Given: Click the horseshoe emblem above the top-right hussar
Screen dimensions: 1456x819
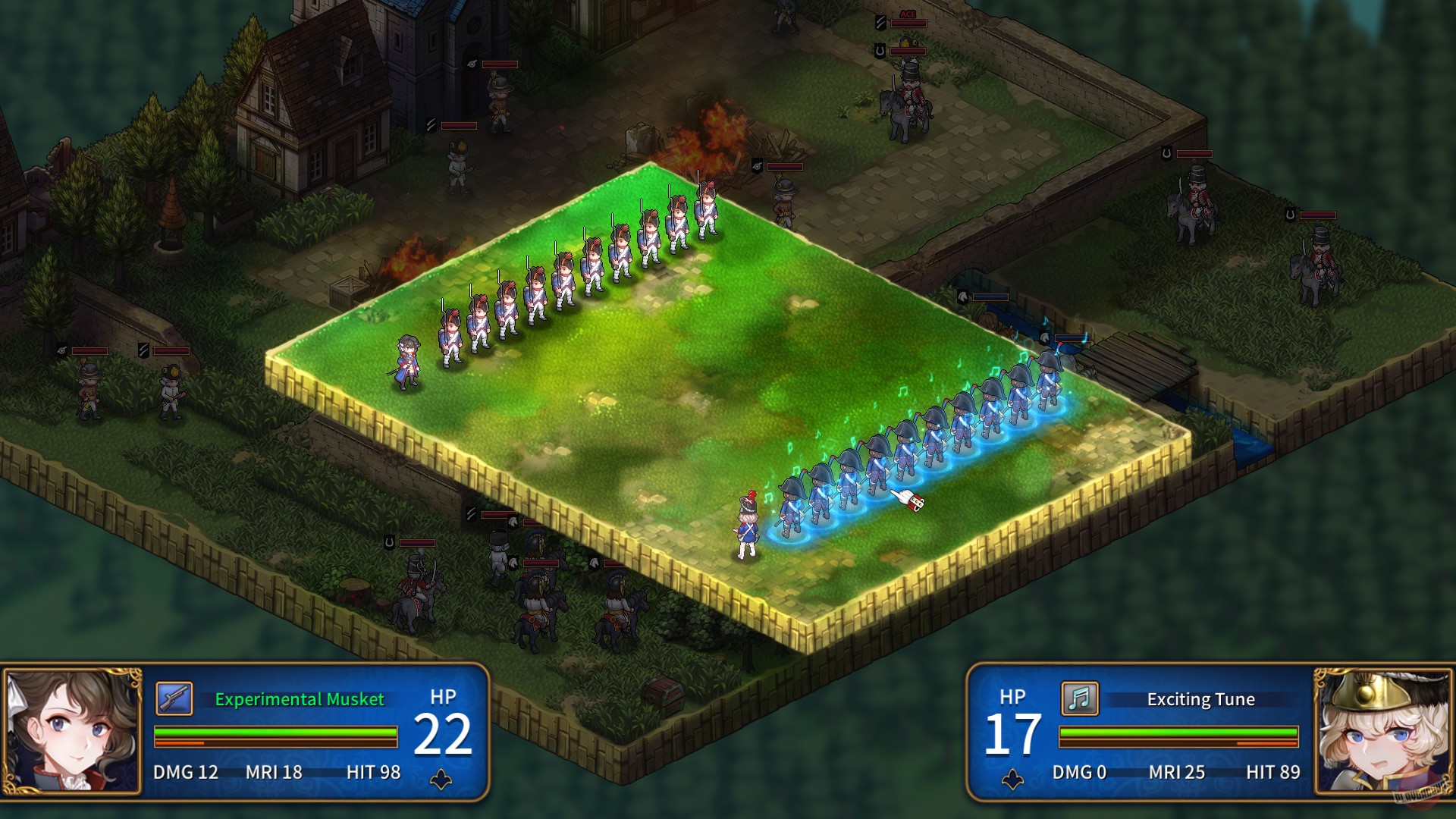Looking at the screenshot, I should (1166, 152).
